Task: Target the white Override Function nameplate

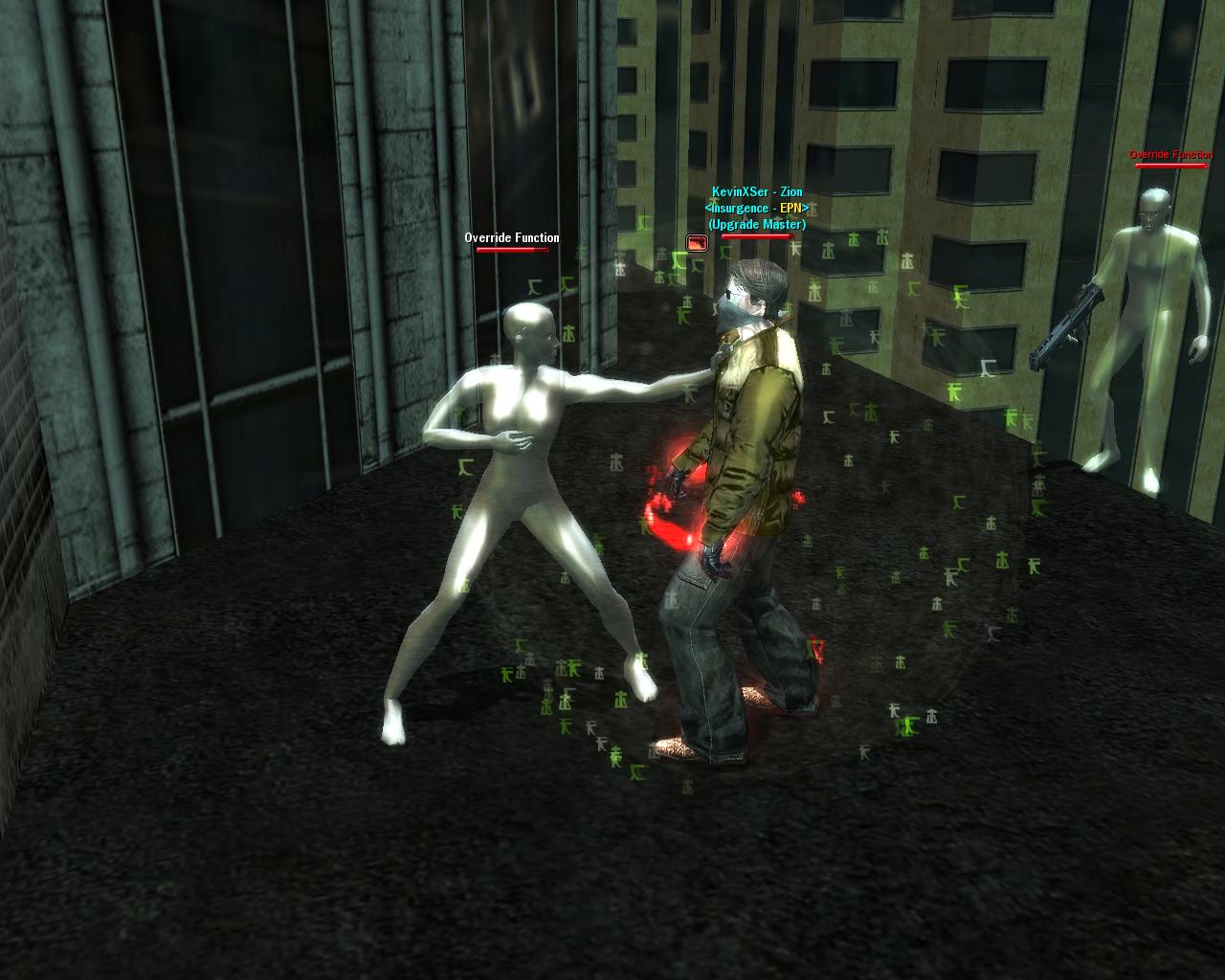Action: click(512, 238)
